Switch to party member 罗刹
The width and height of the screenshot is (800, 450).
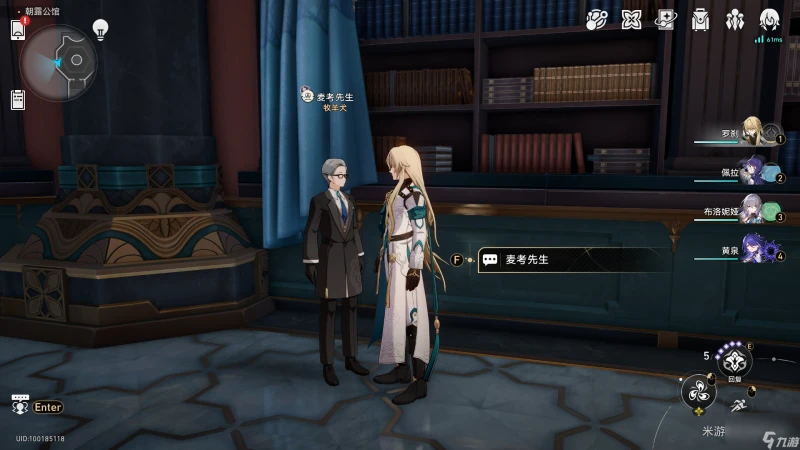754,132
